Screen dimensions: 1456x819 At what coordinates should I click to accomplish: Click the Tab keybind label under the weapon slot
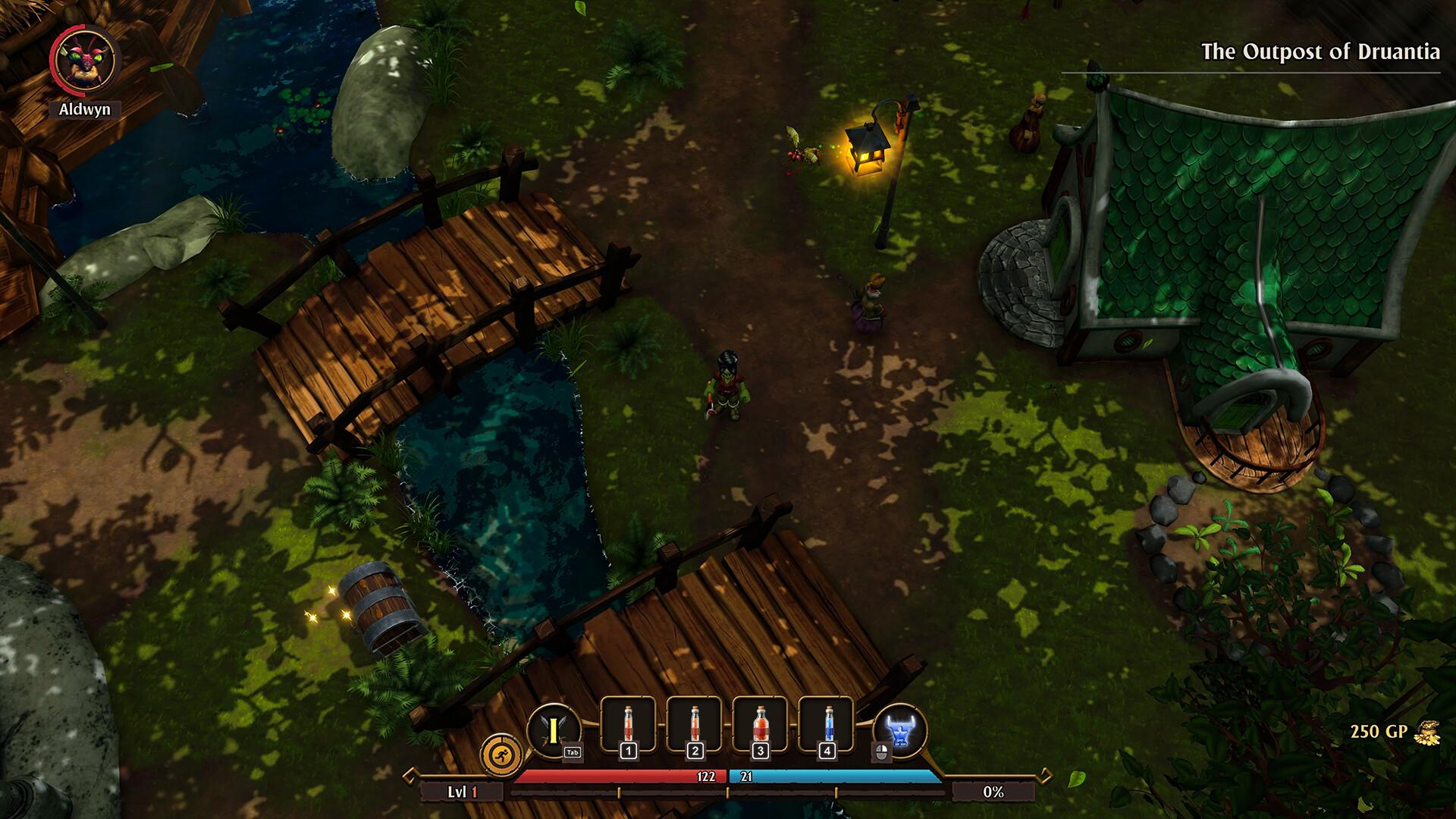[574, 753]
